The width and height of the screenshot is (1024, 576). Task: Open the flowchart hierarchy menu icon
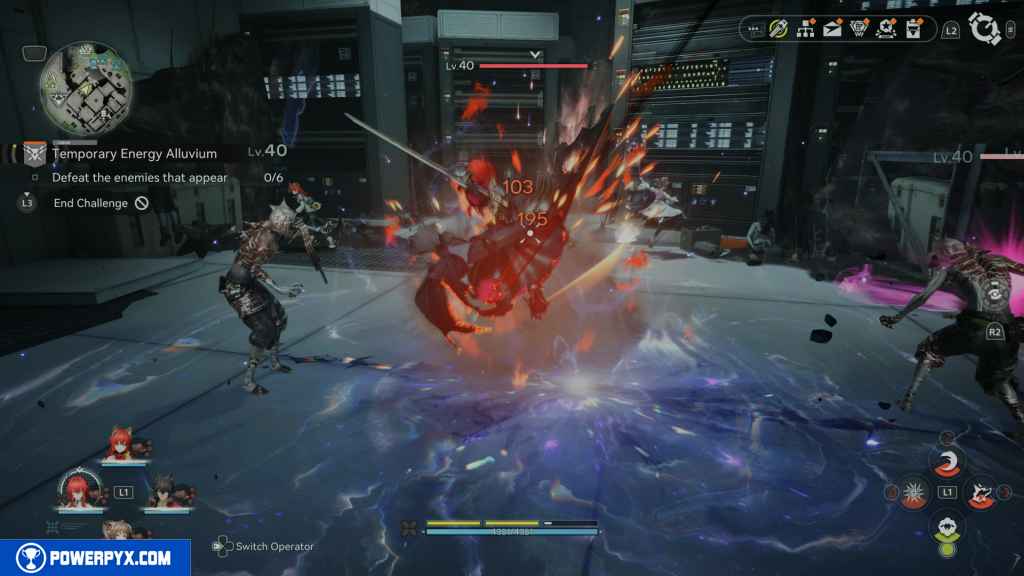806,29
